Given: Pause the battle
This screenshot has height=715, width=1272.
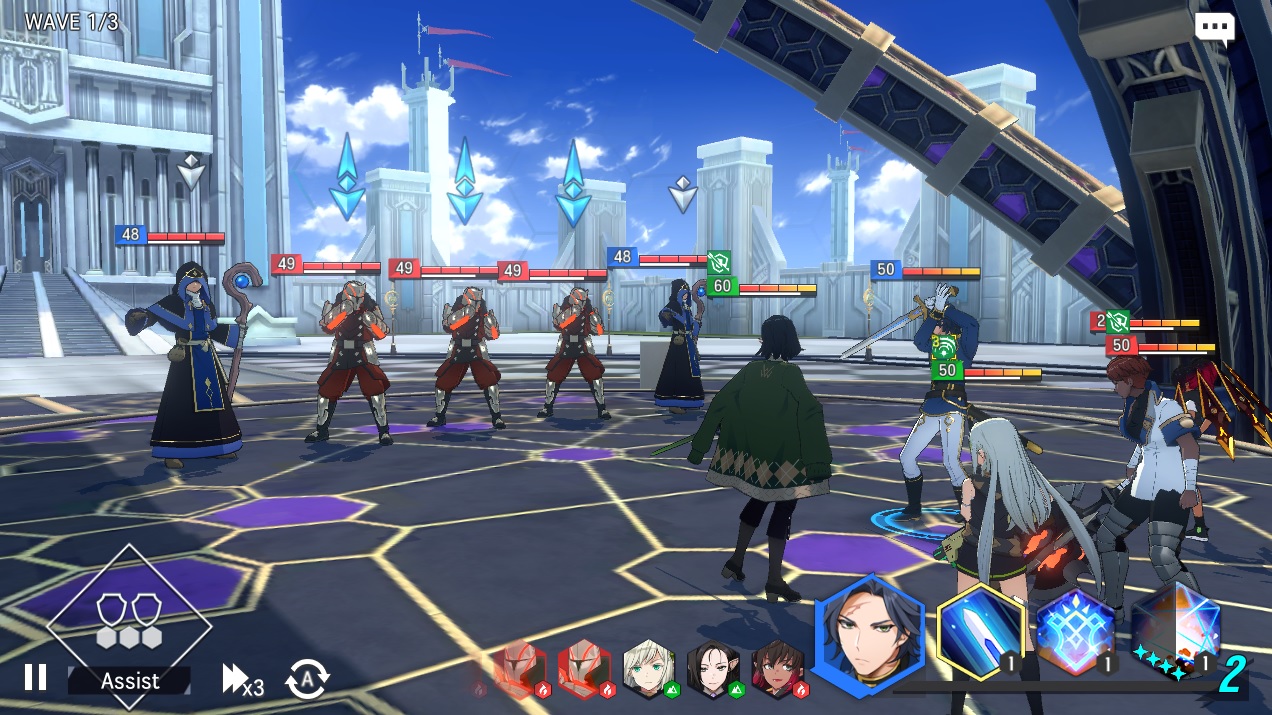Looking at the screenshot, I should coord(35,678).
